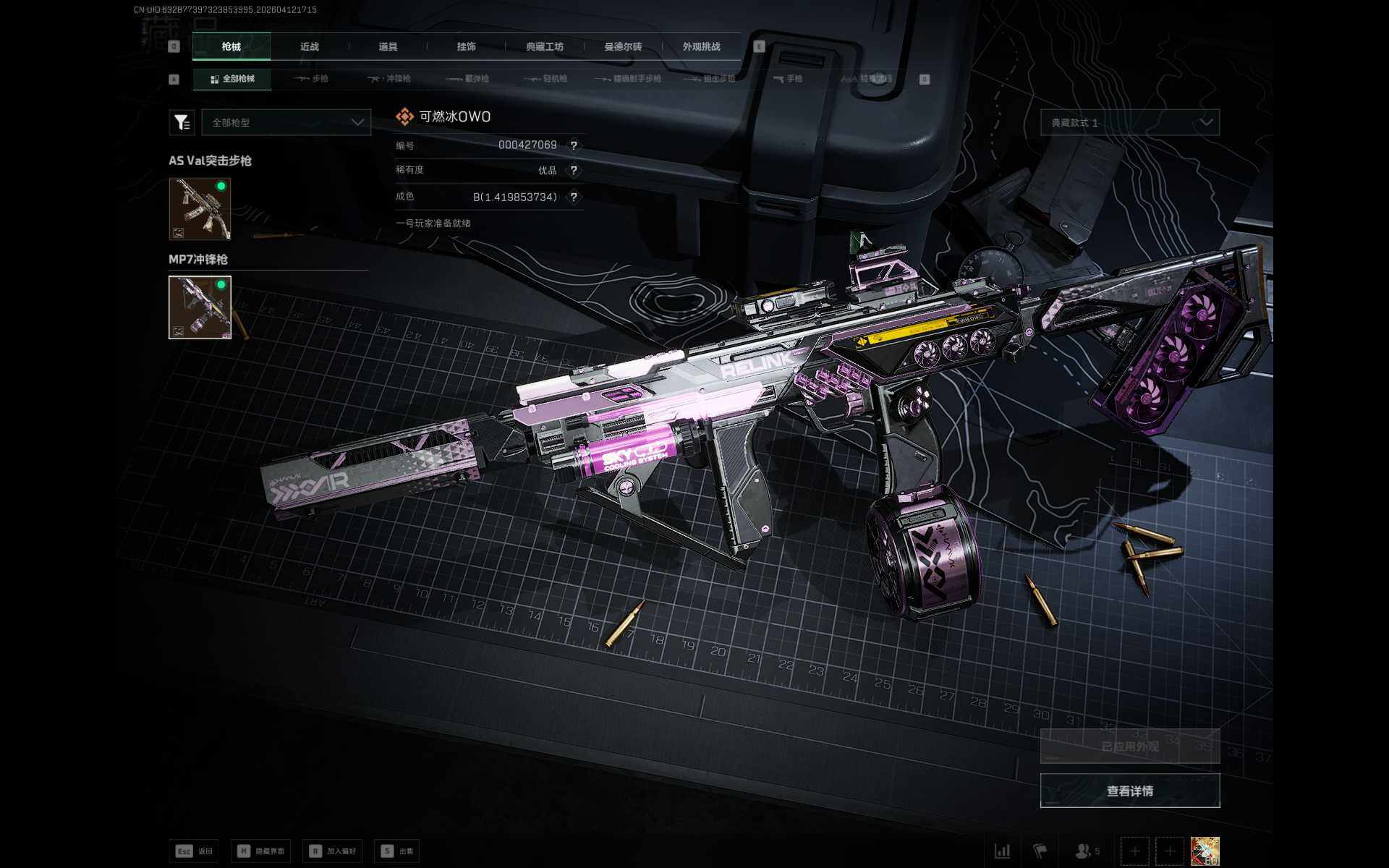Select the MP7 submachine gun skin thumbnail
1389x868 pixels.
click(x=200, y=307)
